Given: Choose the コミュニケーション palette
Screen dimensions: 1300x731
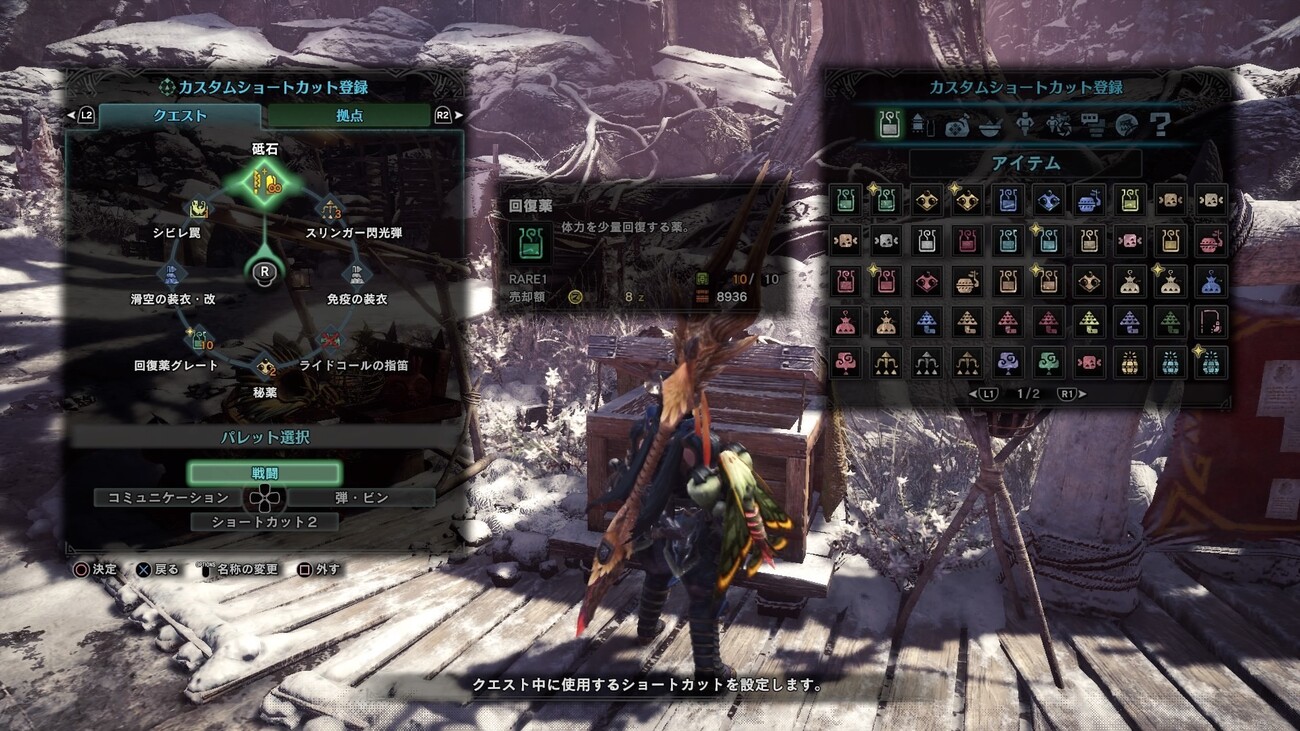Looking at the screenshot, I should pos(168,497).
